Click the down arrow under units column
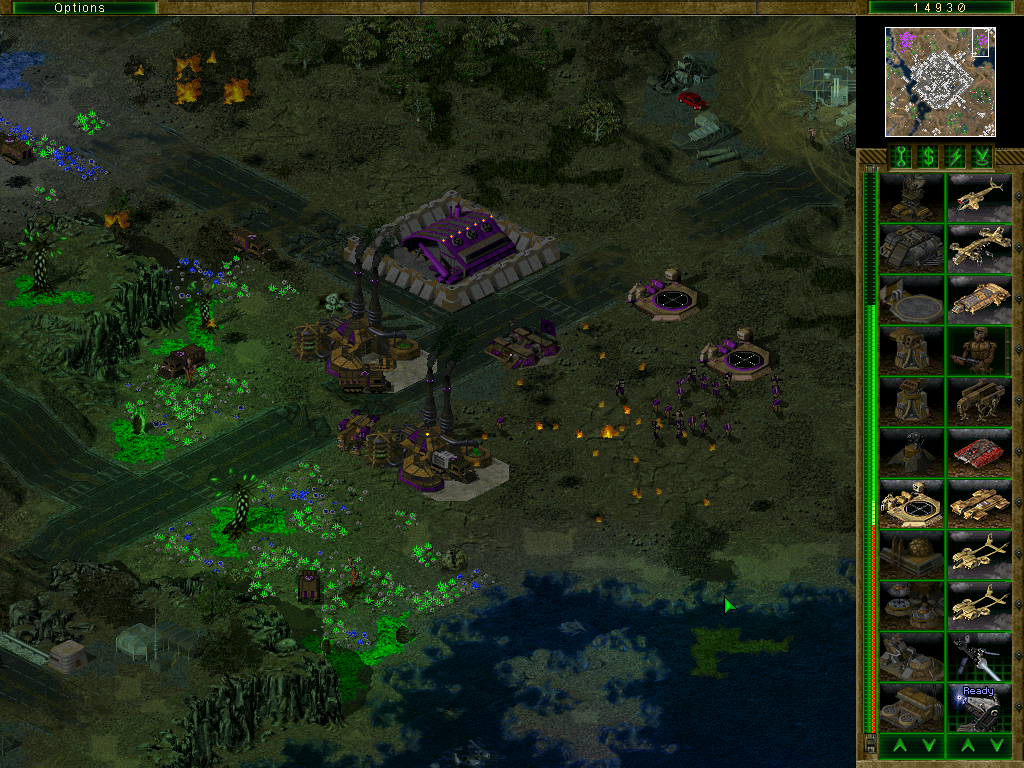The height and width of the screenshot is (768, 1024). [x=997, y=745]
